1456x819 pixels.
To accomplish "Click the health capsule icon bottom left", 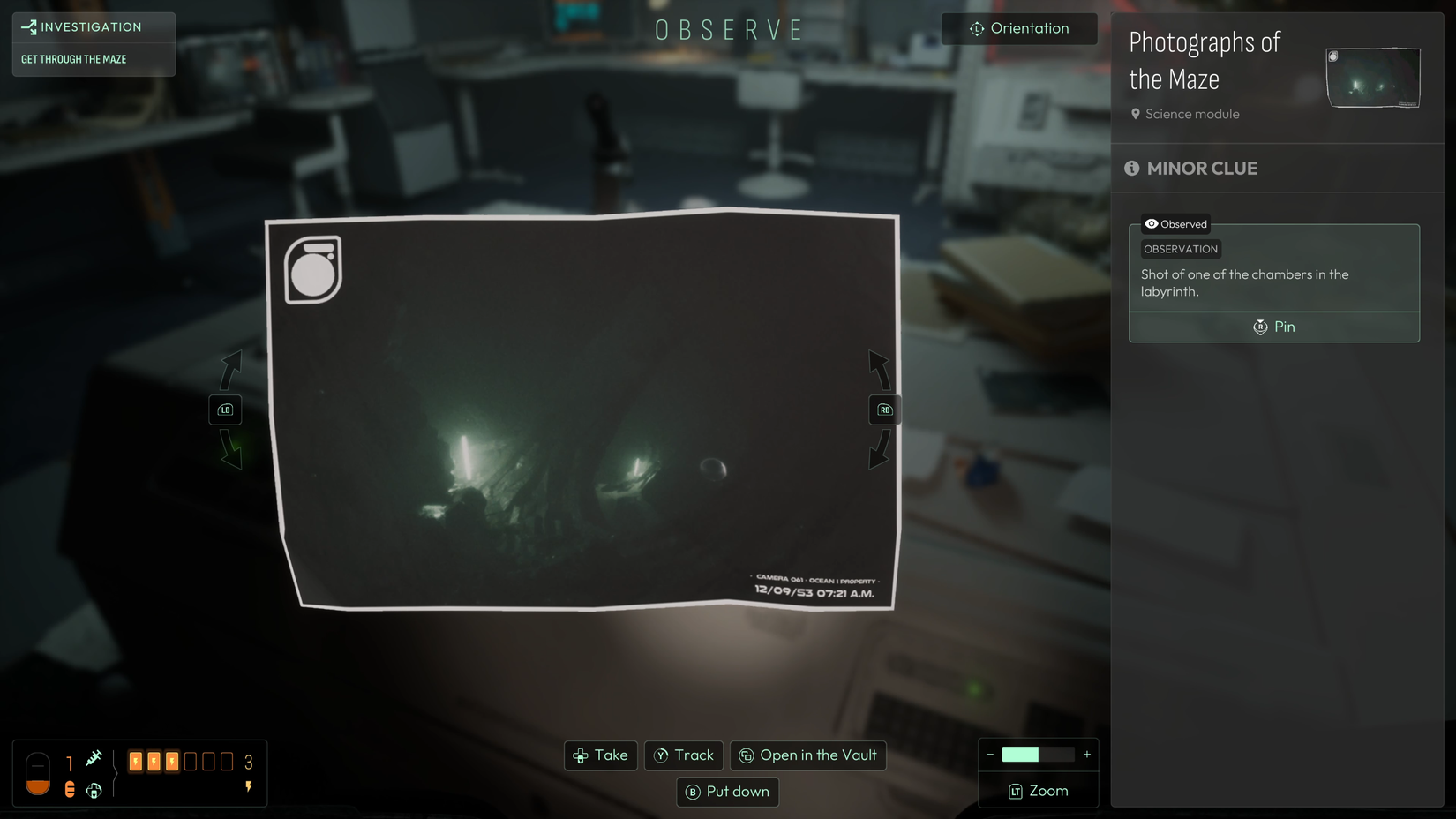I will [38, 774].
